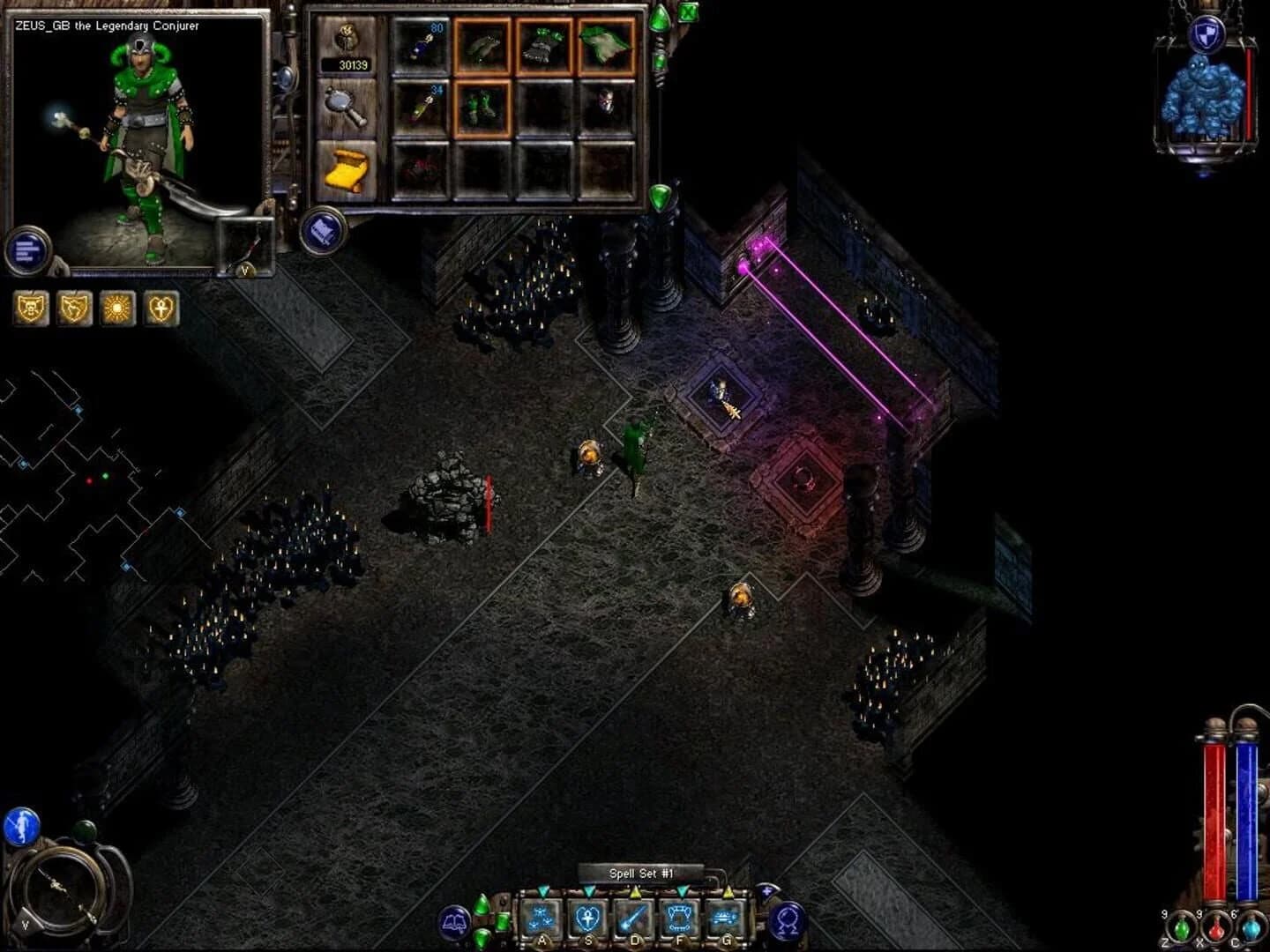Toggle the teal arrow above spell slot A
The height and width of the screenshot is (952, 1270).
542,891
